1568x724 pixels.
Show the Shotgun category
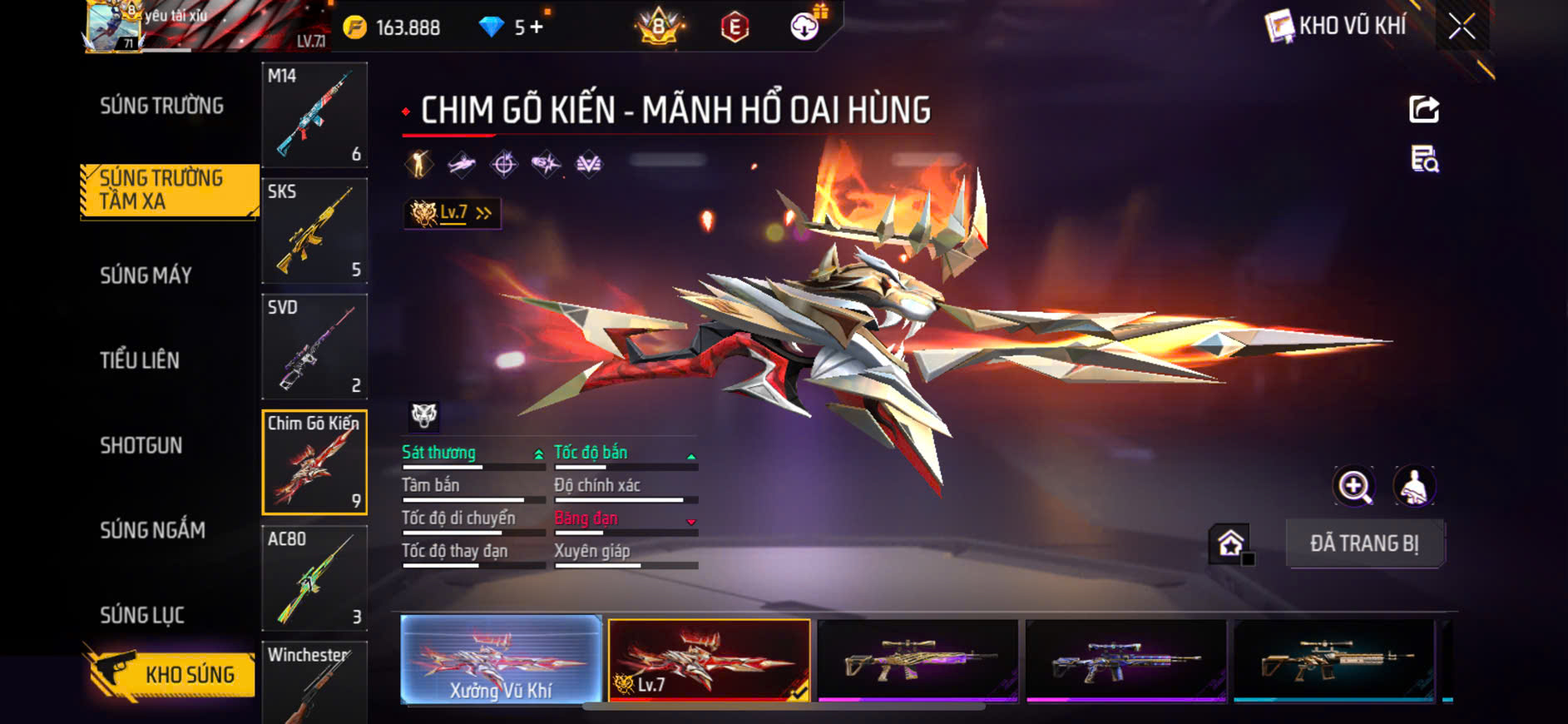141,445
